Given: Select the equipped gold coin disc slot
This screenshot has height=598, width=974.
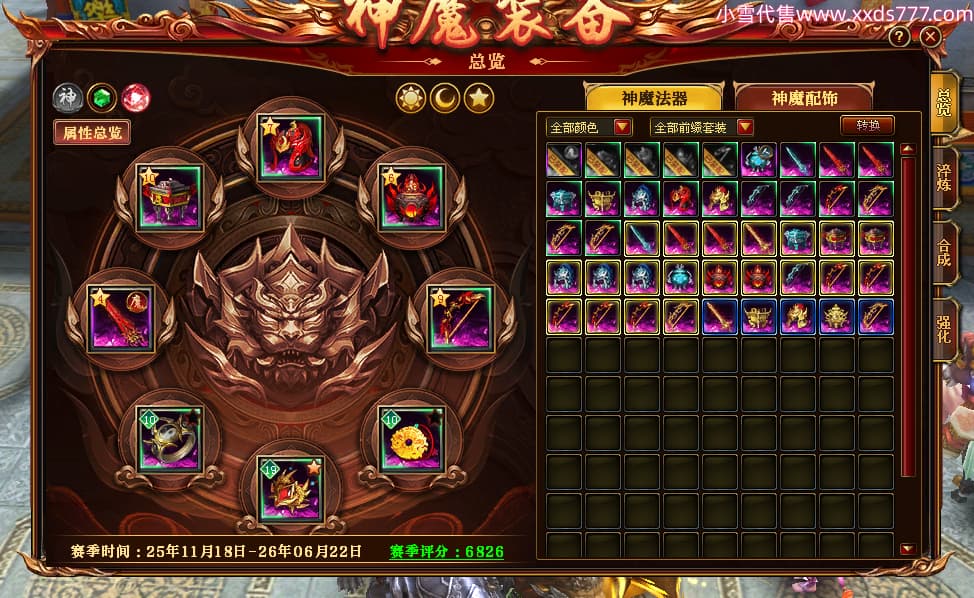Looking at the screenshot, I should pyautogui.click(x=409, y=439).
